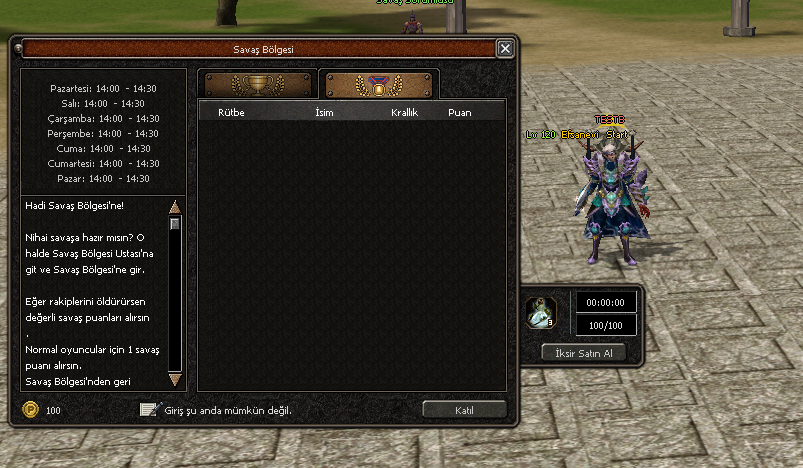
Task: Click the Puan column header
Action: click(x=460, y=113)
